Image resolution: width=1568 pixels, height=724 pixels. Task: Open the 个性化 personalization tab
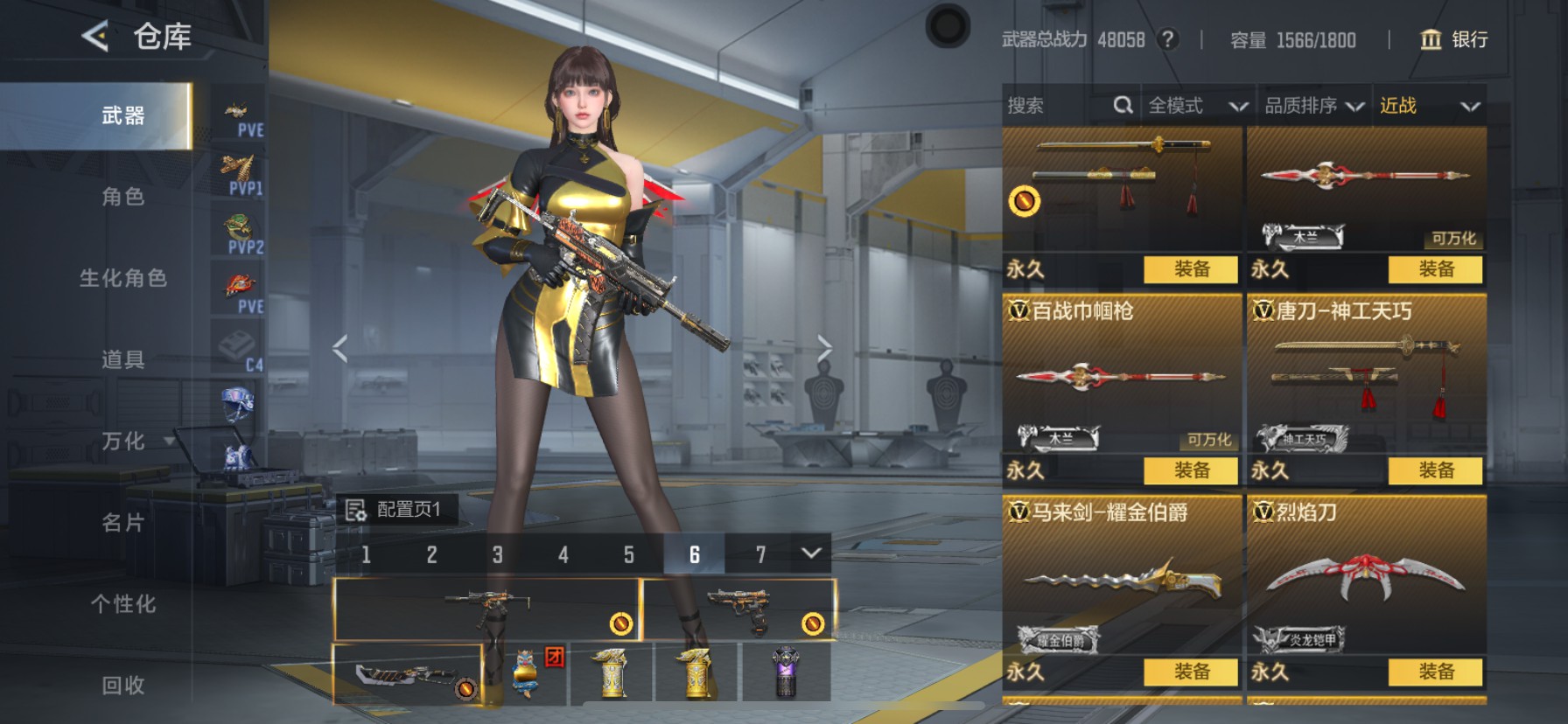pyautogui.click(x=122, y=604)
